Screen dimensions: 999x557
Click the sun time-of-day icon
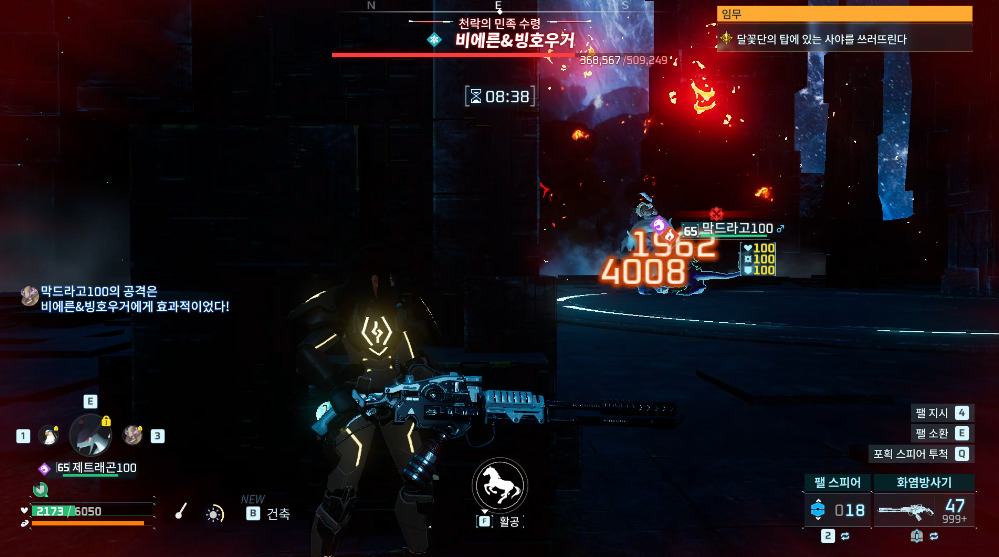[214, 513]
